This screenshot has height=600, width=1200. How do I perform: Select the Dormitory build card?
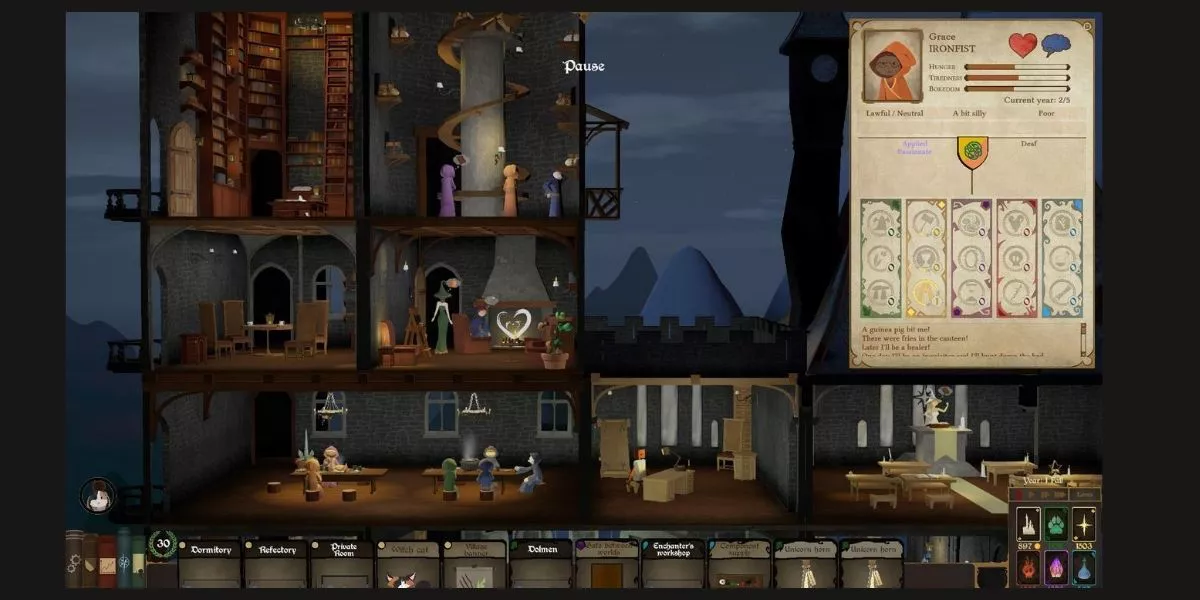(210, 564)
